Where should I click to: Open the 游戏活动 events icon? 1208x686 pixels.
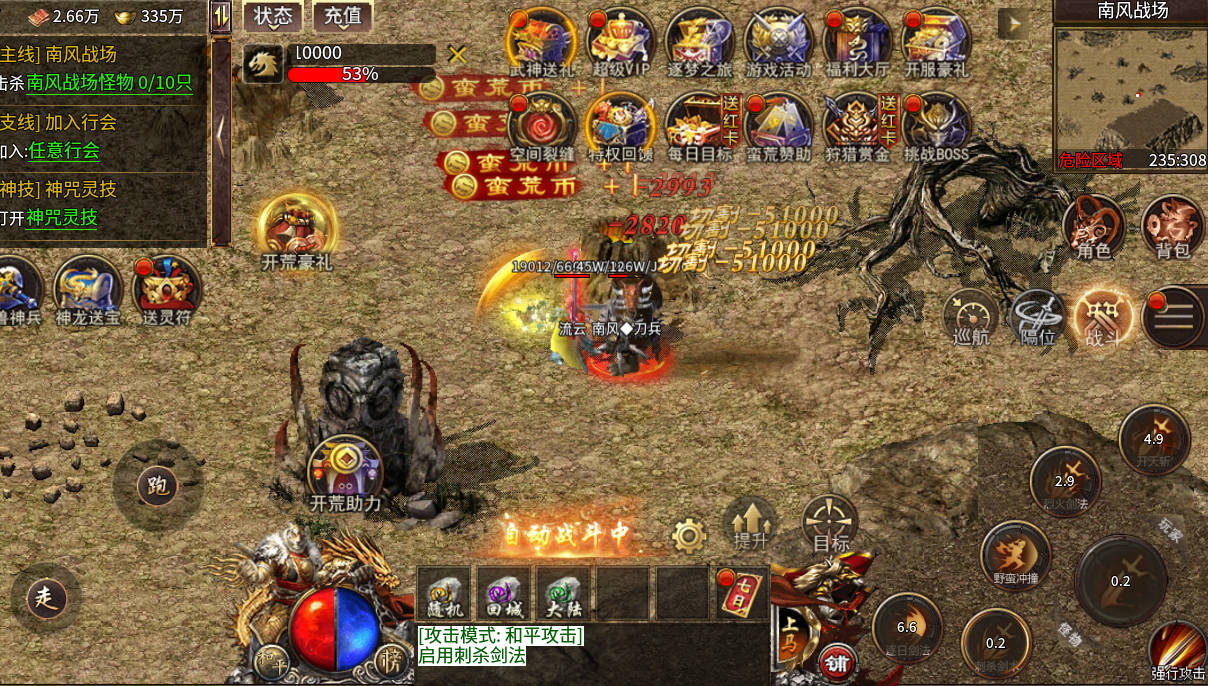[x=779, y=40]
